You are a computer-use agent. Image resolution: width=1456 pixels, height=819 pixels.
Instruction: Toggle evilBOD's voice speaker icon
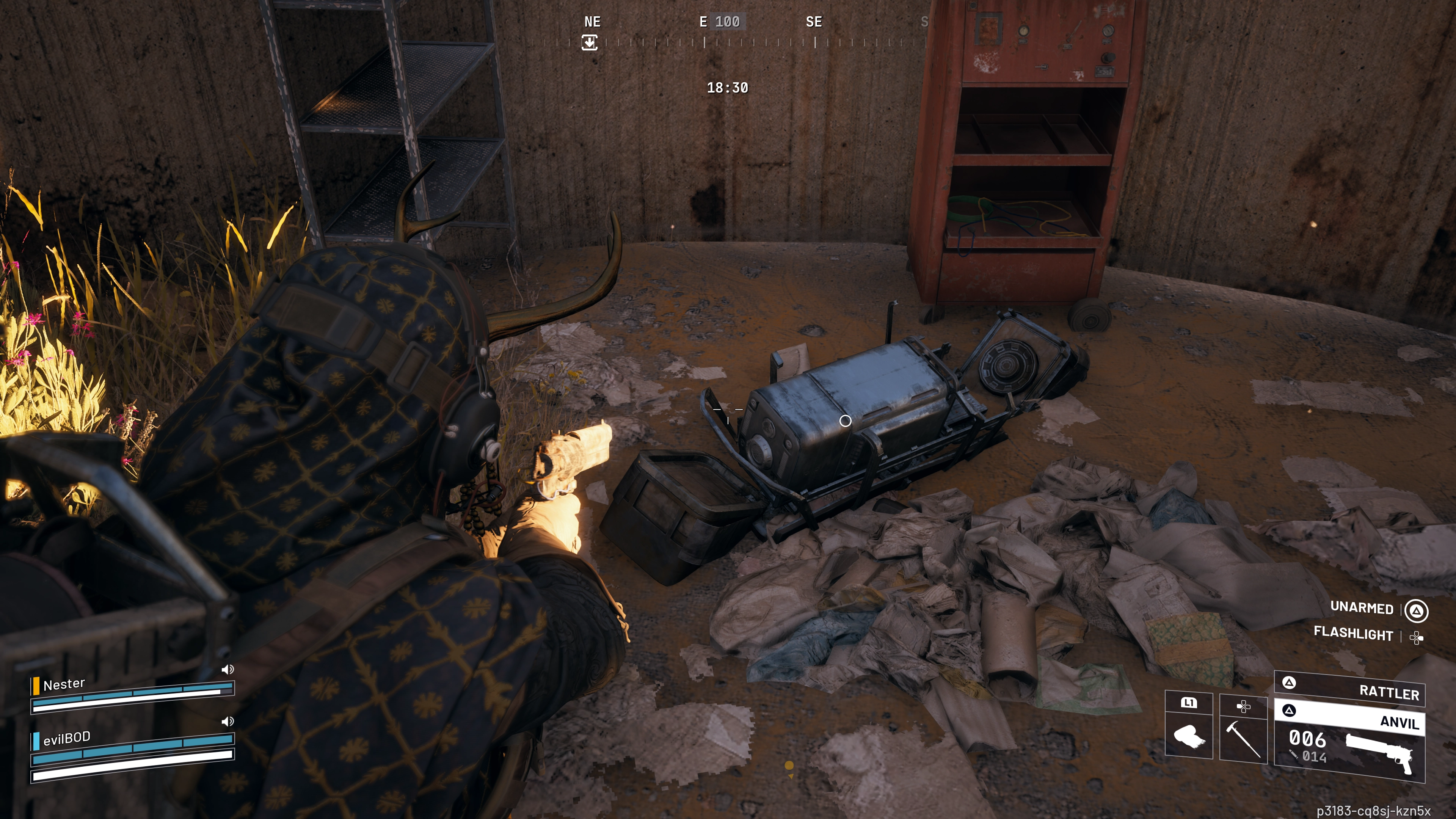(227, 722)
